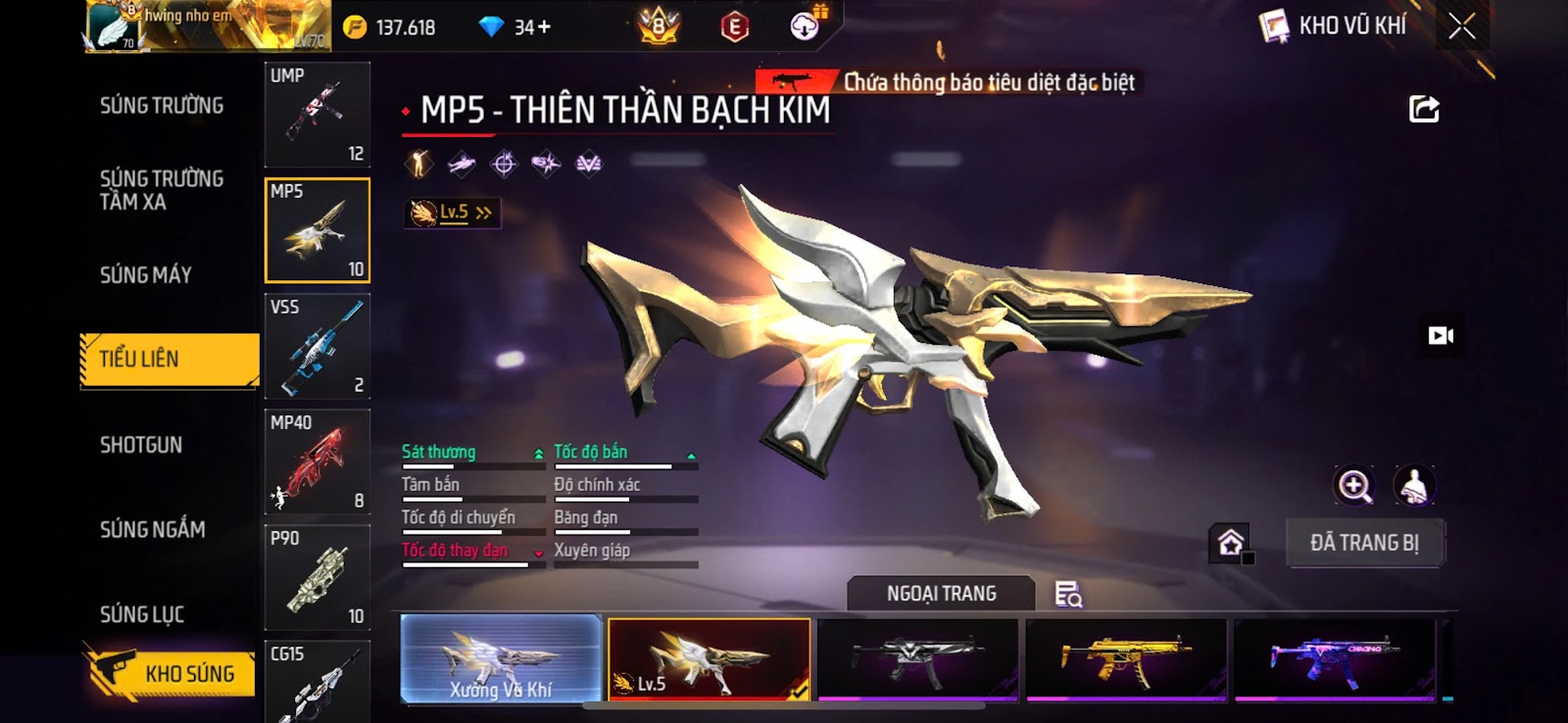Select the UMP weapon tile
The width and height of the screenshot is (1568, 723).
click(317, 115)
